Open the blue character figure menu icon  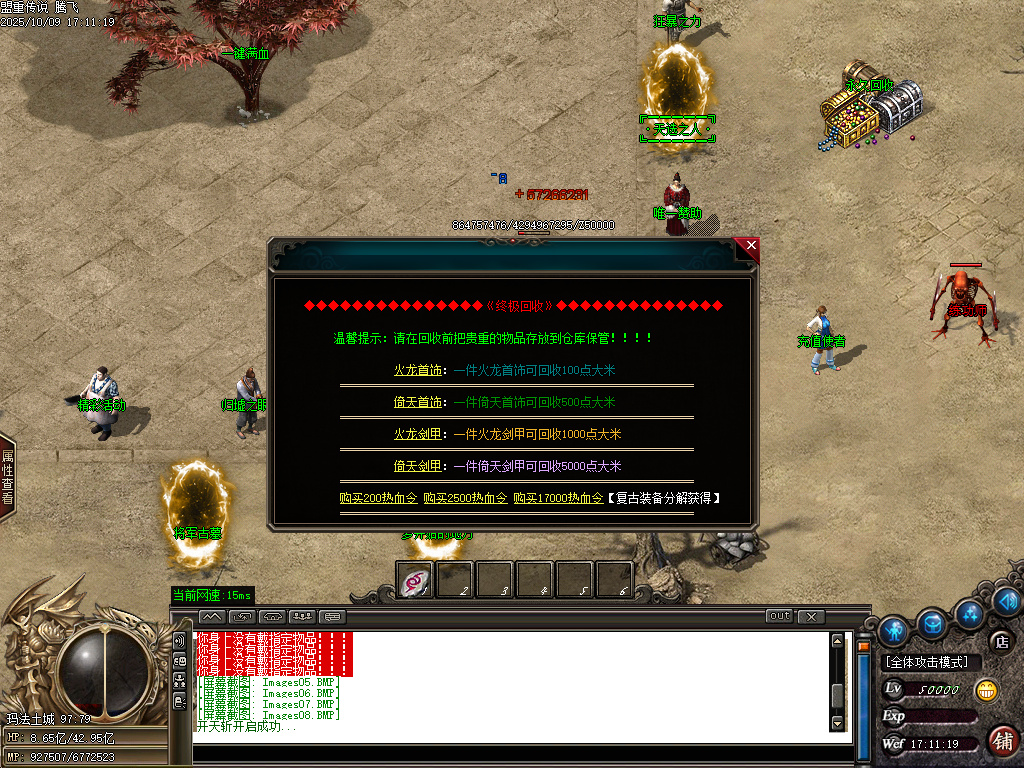(x=893, y=630)
